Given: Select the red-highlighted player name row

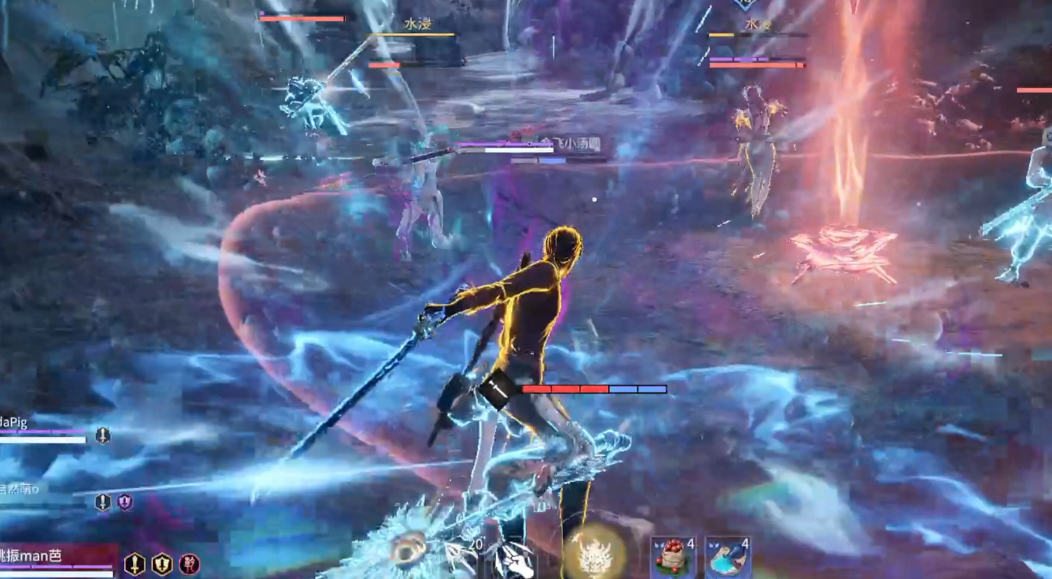Looking at the screenshot, I should [x=57, y=555].
